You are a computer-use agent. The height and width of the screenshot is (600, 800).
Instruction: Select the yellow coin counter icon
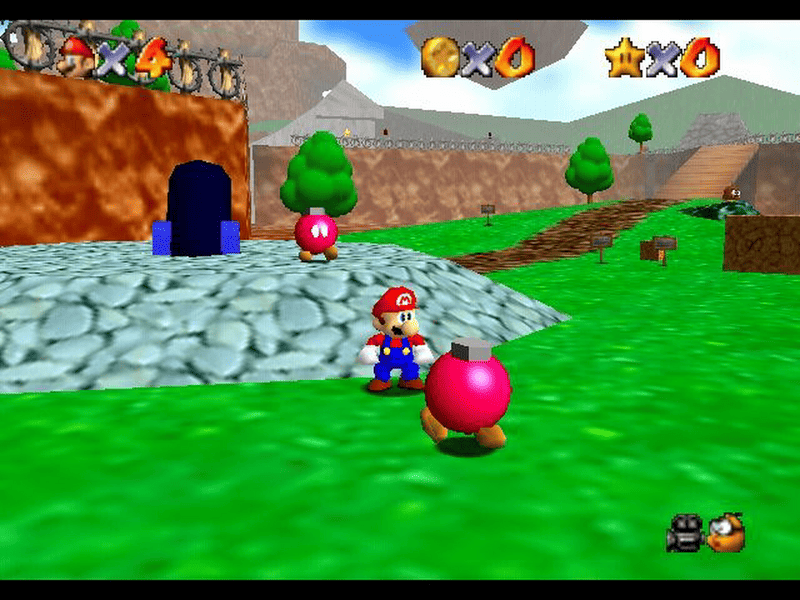pyautogui.click(x=439, y=57)
